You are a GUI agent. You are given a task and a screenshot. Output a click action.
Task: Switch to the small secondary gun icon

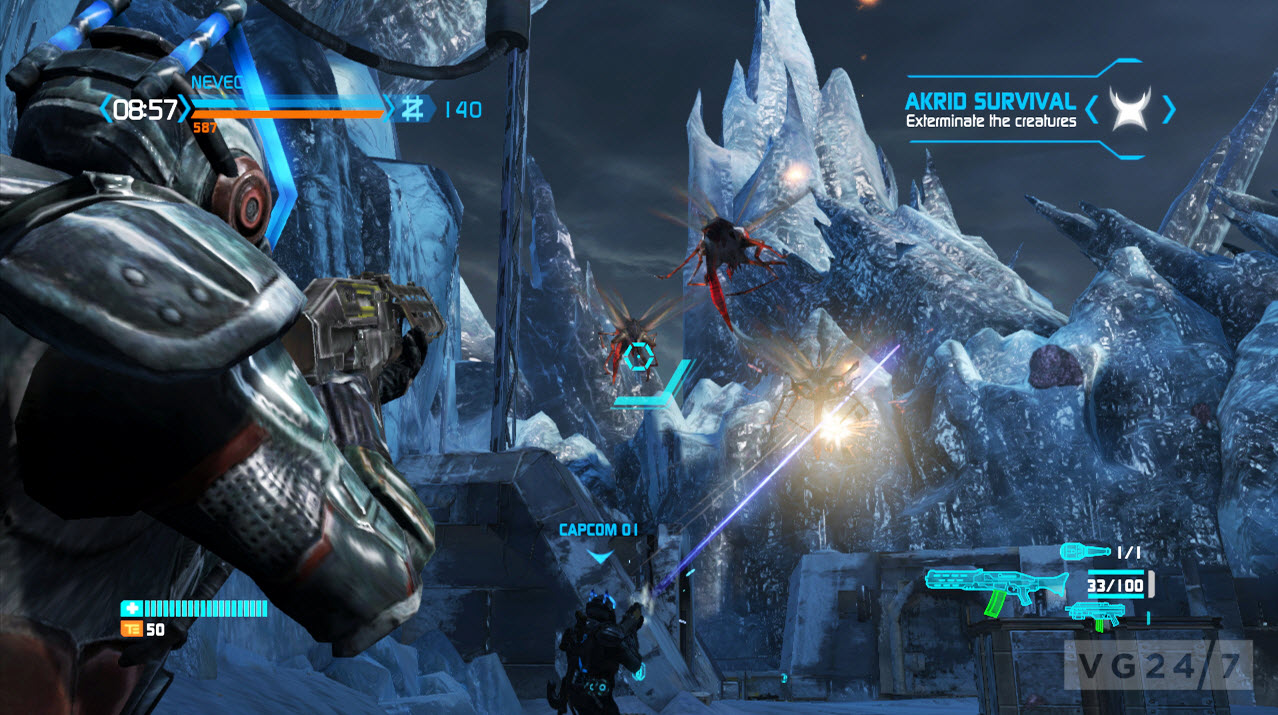[x=1095, y=615]
